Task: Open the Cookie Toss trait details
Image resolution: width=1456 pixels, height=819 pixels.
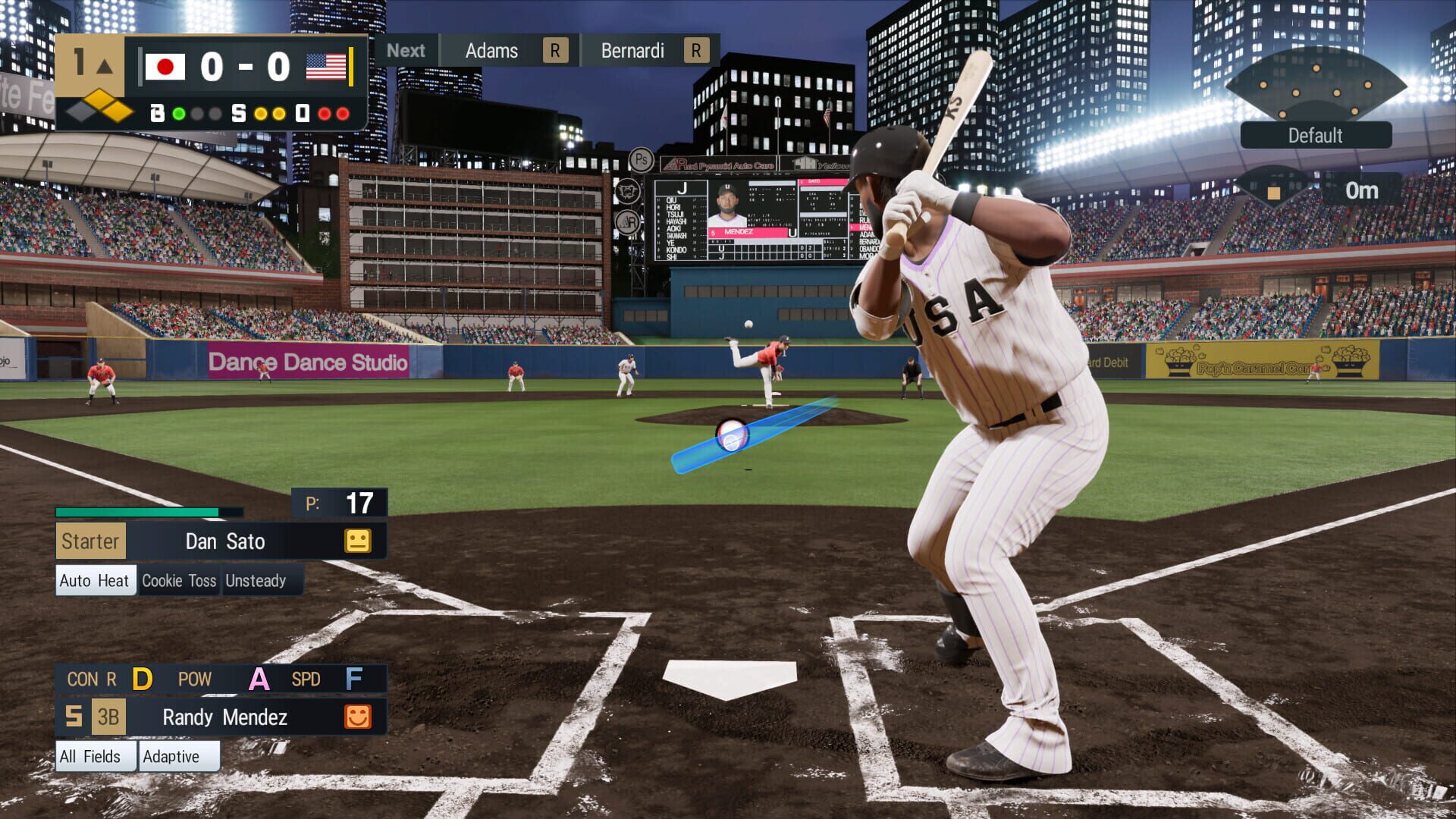Action: click(x=179, y=580)
